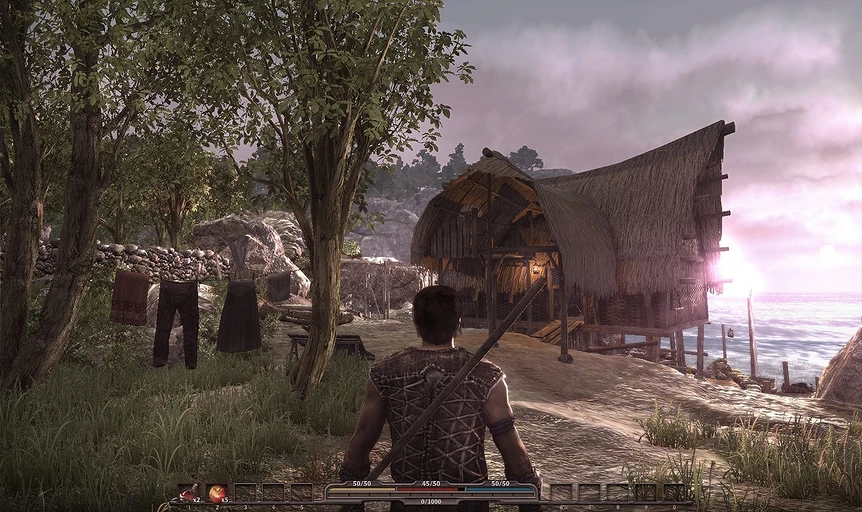Select the raw meat hotbar slot
This screenshot has height=512, width=862.
(x=188, y=492)
